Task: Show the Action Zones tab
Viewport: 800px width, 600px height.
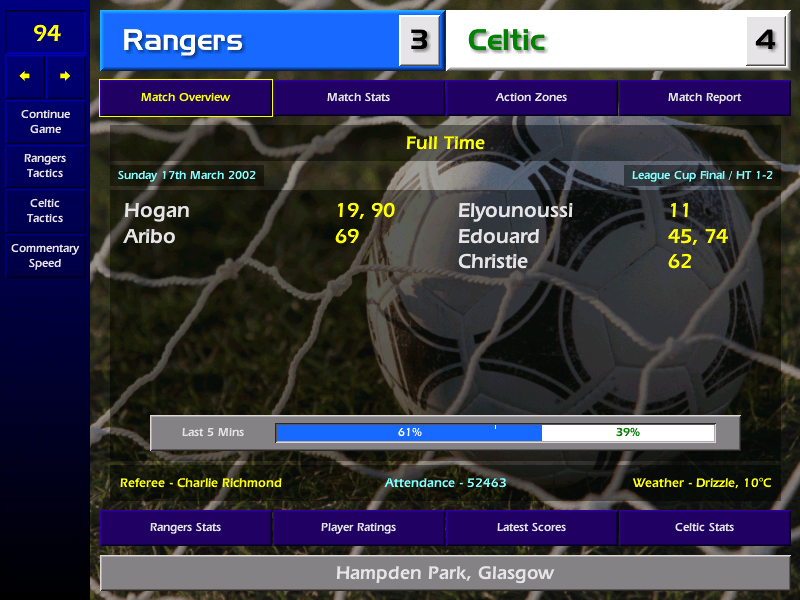Action: click(531, 98)
